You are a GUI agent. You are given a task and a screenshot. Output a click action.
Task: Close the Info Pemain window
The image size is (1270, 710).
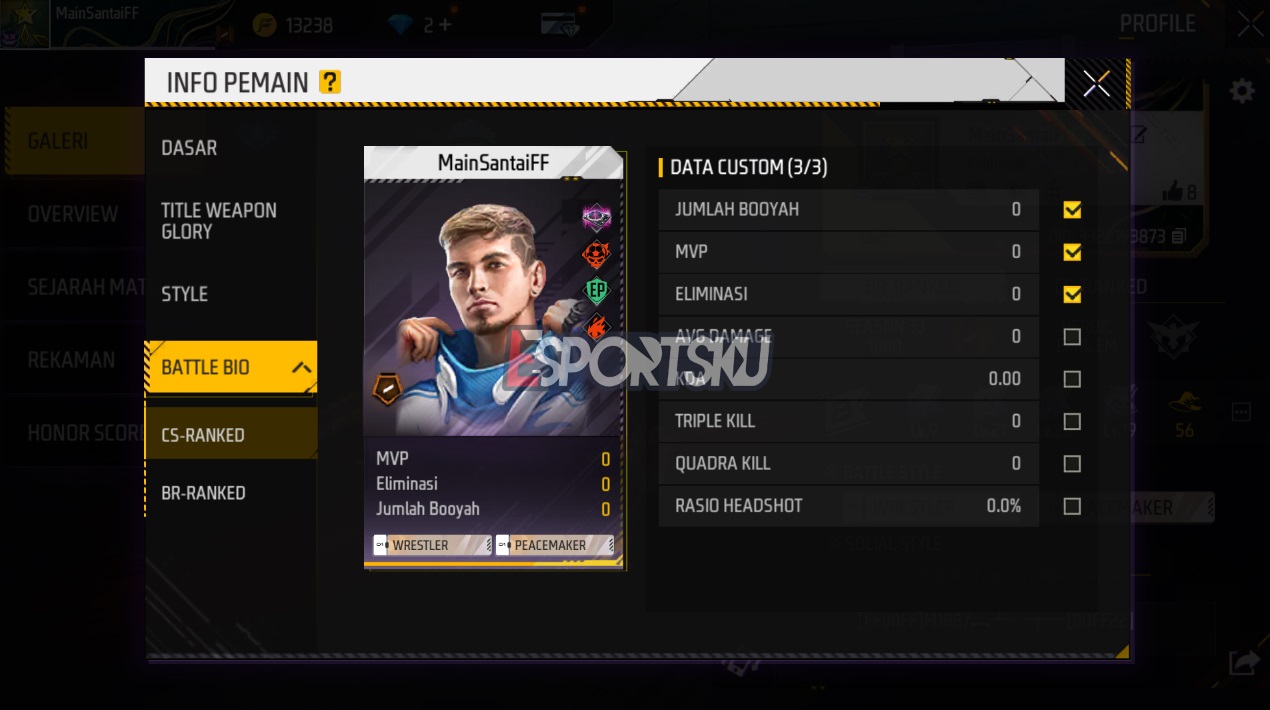pos(1096,84)
